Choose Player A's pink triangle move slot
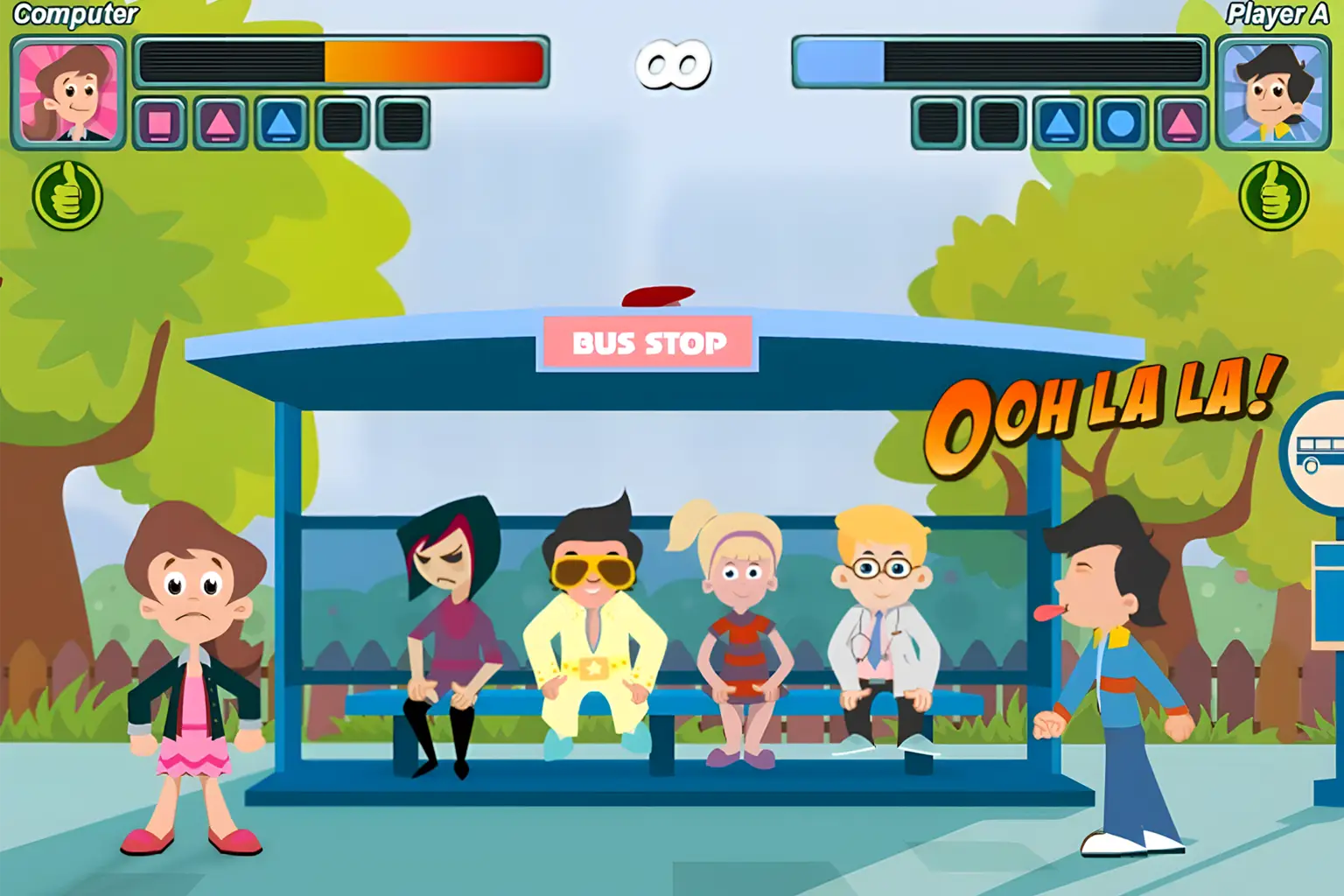This screenshot has height=896, width=1344. [x=1181, y=123]
